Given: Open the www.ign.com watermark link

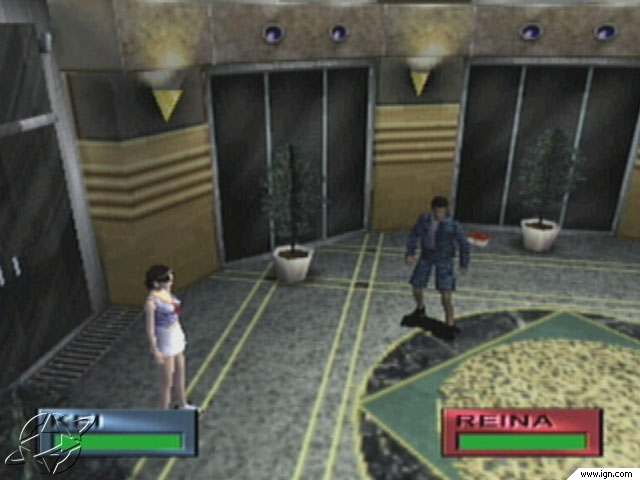Looking at the screenshot, I should pos(608,473).
